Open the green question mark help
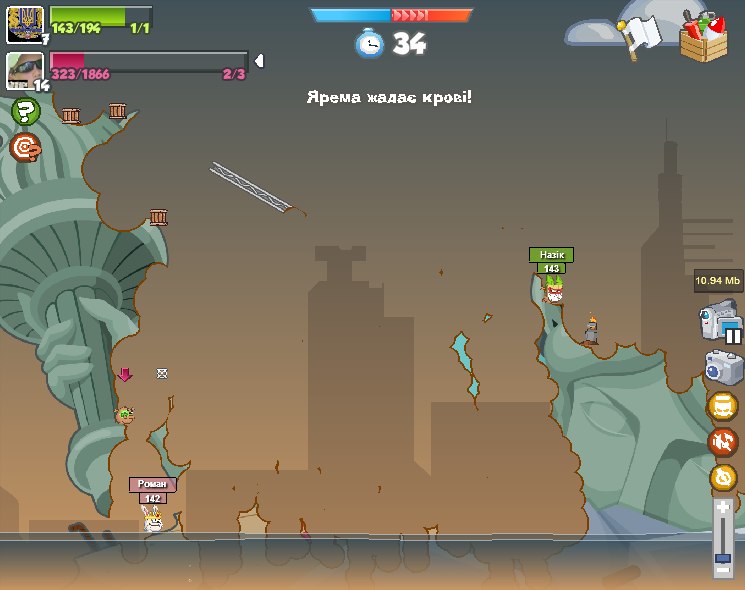Screen dimensions: 745x590 (25, 112)
